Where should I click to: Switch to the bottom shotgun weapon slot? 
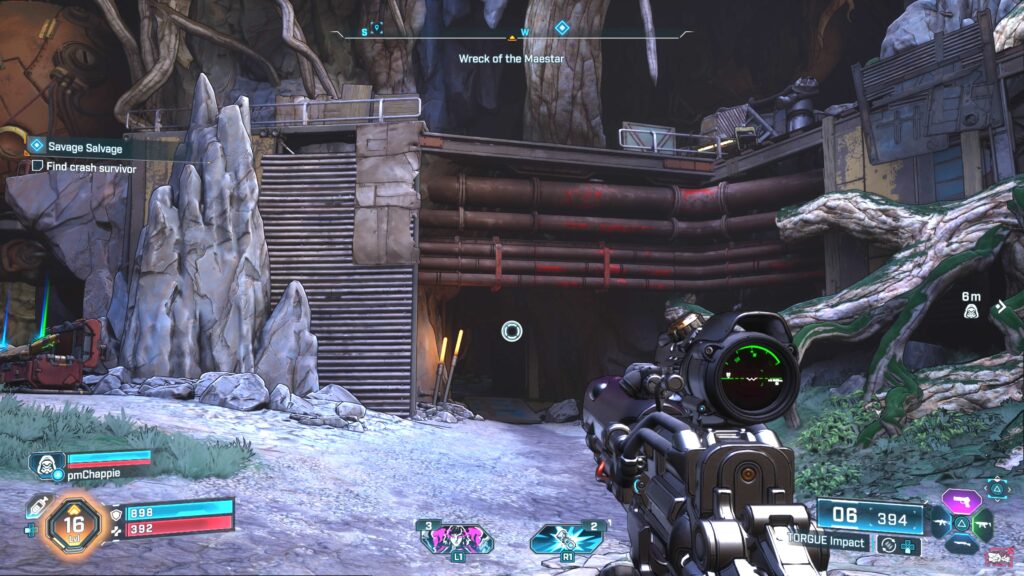pos(961,543)
